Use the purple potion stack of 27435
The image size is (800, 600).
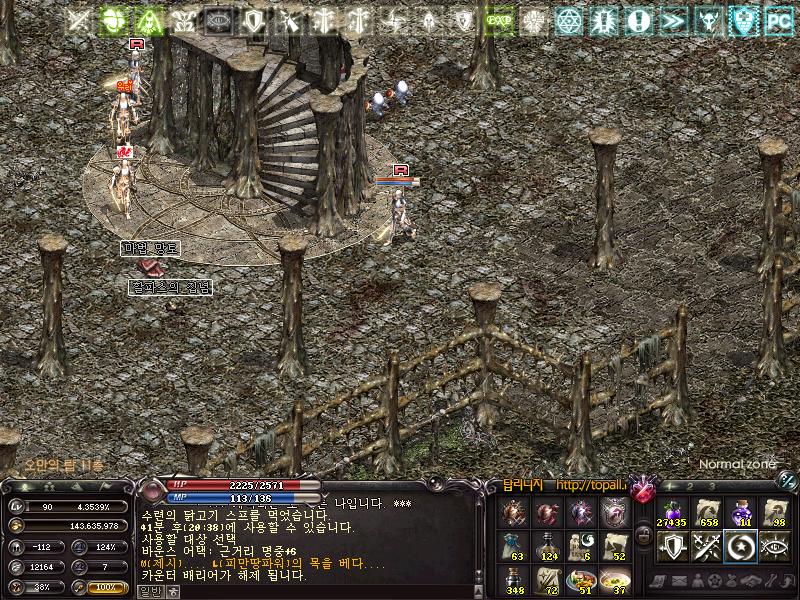pos(671,513)
